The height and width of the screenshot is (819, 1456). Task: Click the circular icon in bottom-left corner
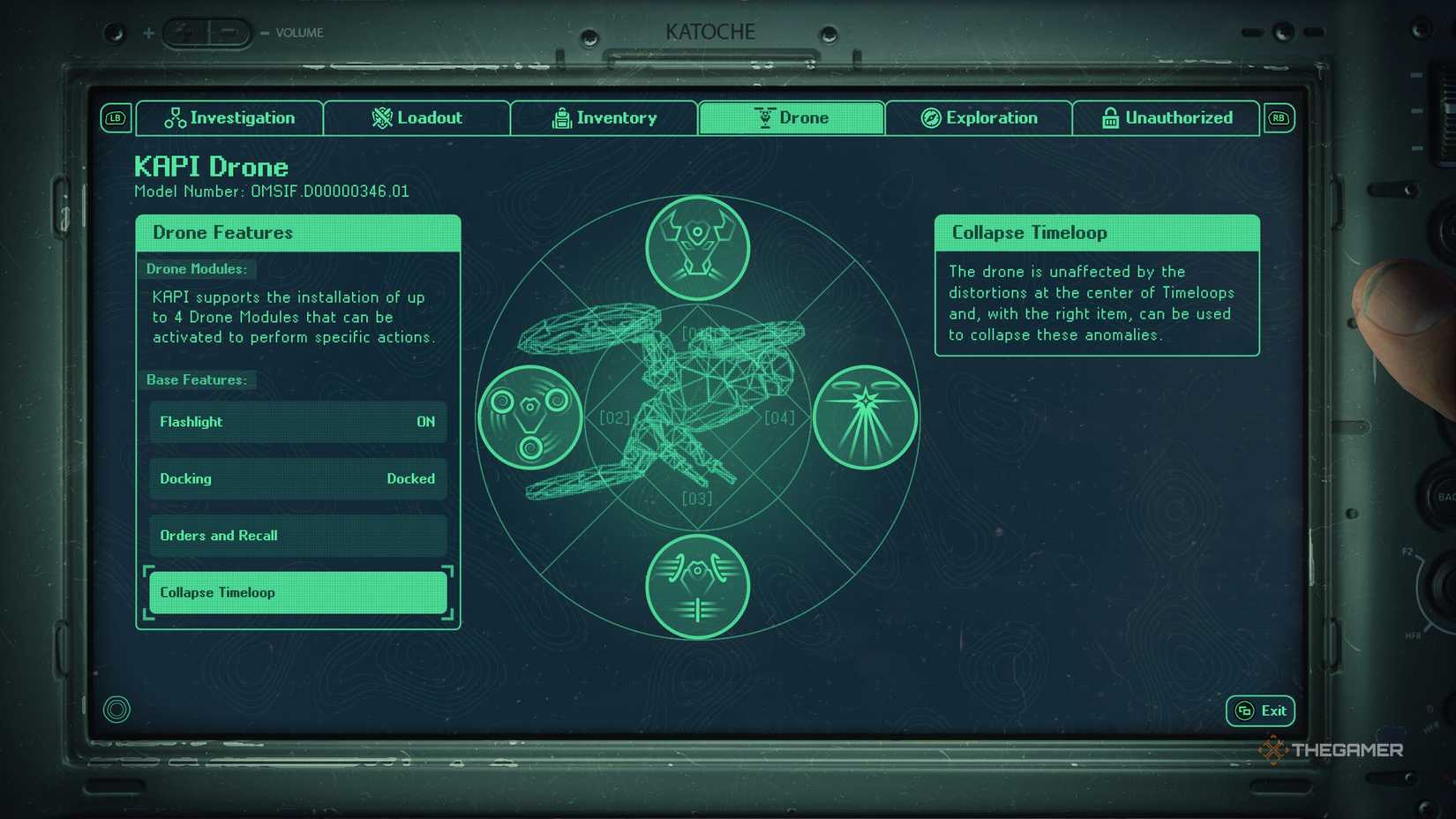116,709
